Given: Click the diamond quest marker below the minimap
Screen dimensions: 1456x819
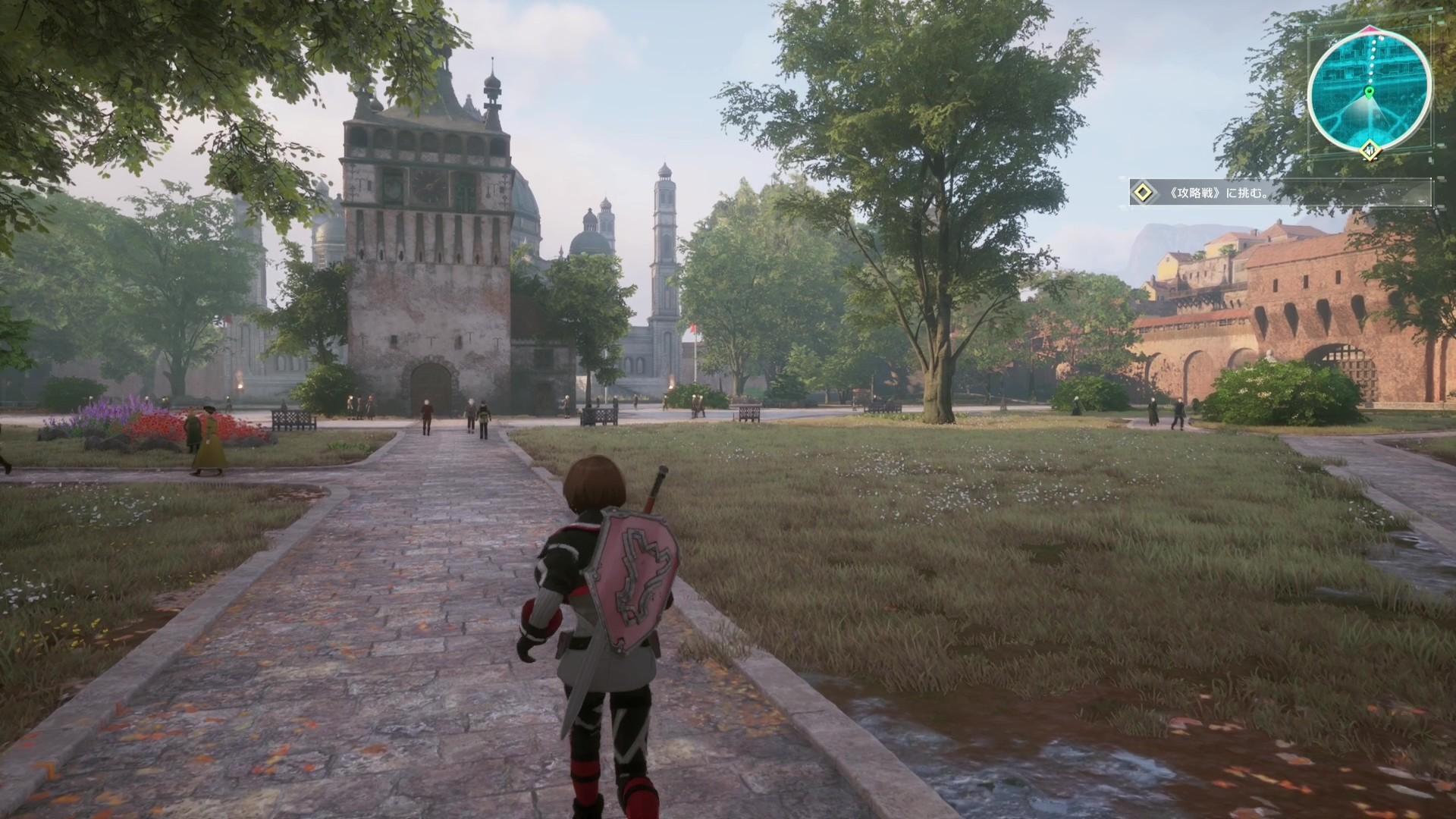Looking at the screenshot, I should [x=1370, y=151].
